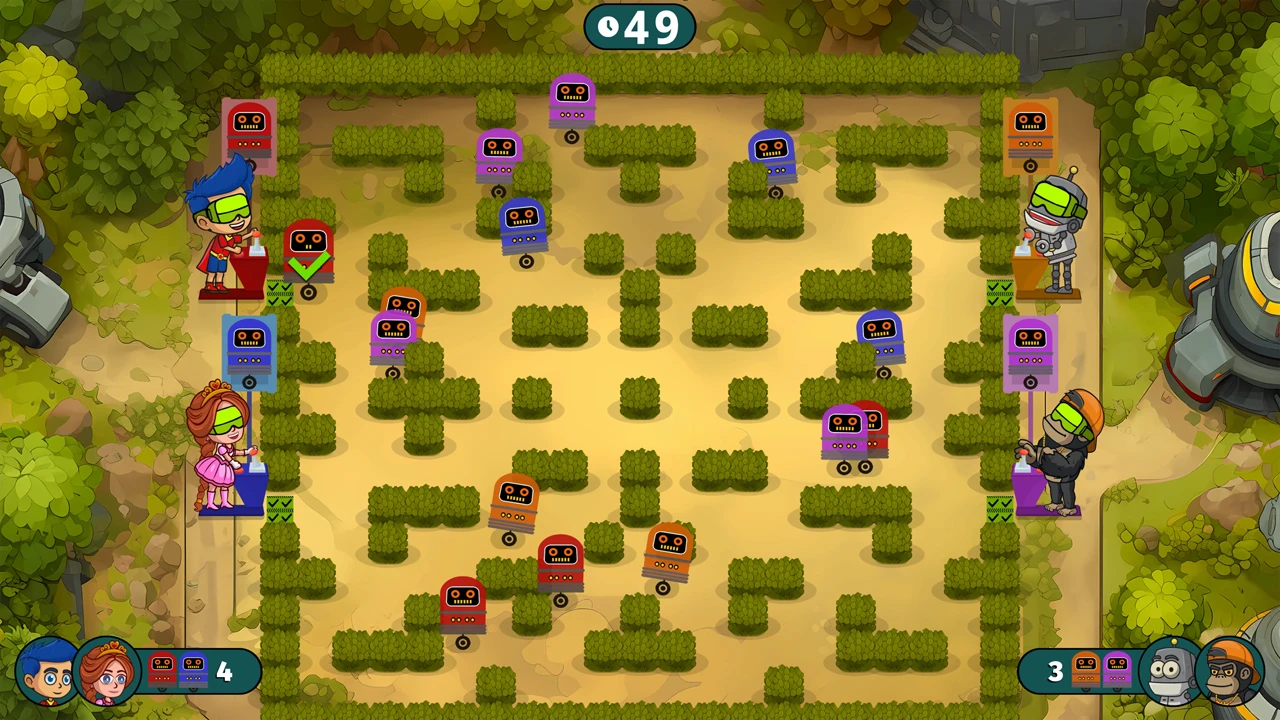Select the red-haired princess player portrait
1280x720 pixels.
point(106,672)
